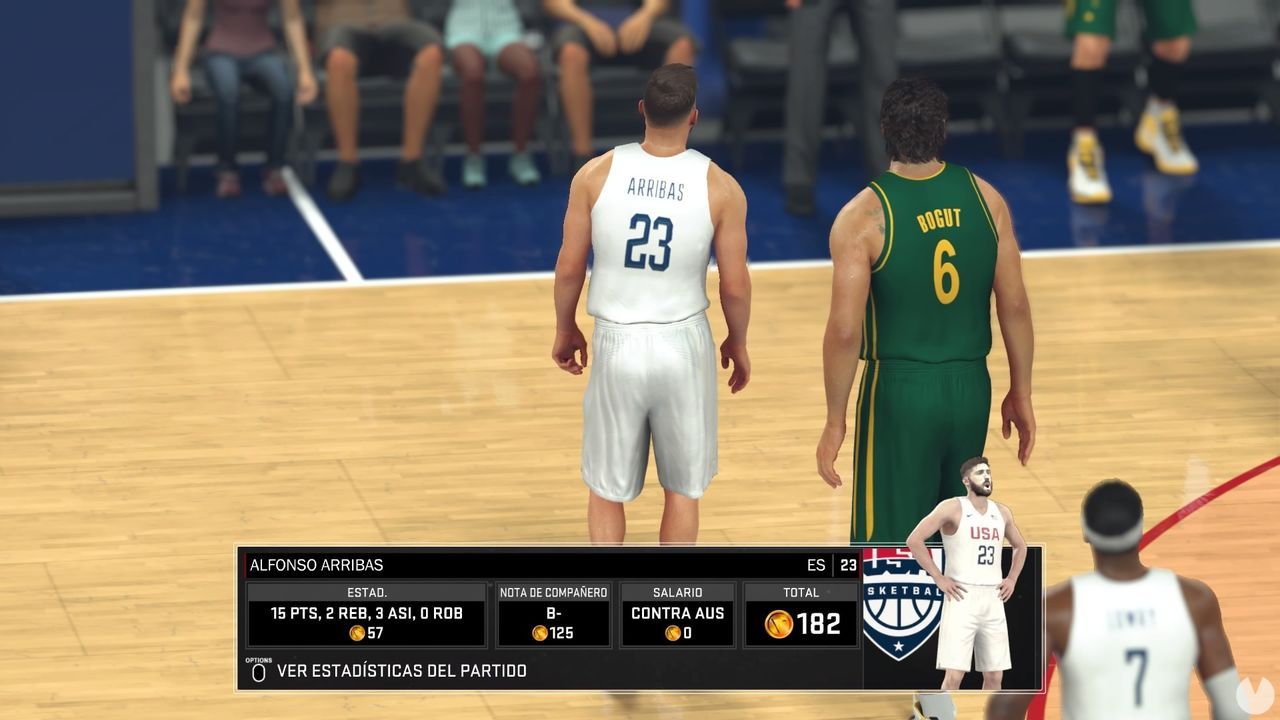Expand the 15 PTS, 2 REB stats line
Viewport: 1280px width, 720px height.
[x=367, y=613]
